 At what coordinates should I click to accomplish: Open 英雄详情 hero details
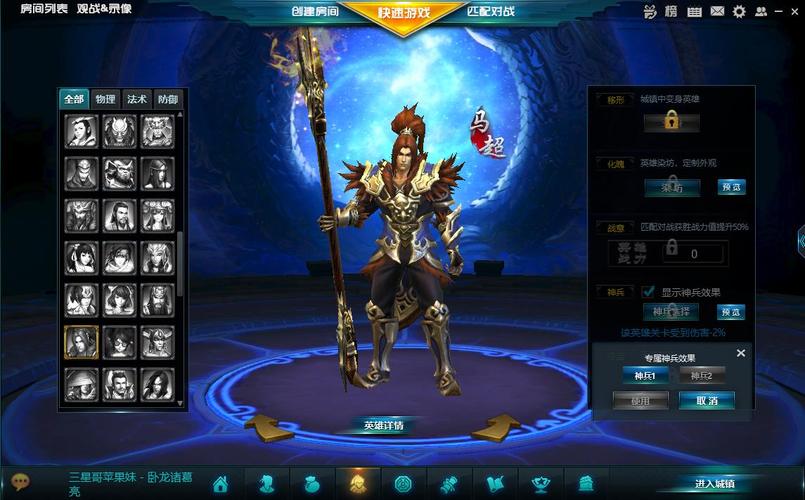click(x=382, y=426)
